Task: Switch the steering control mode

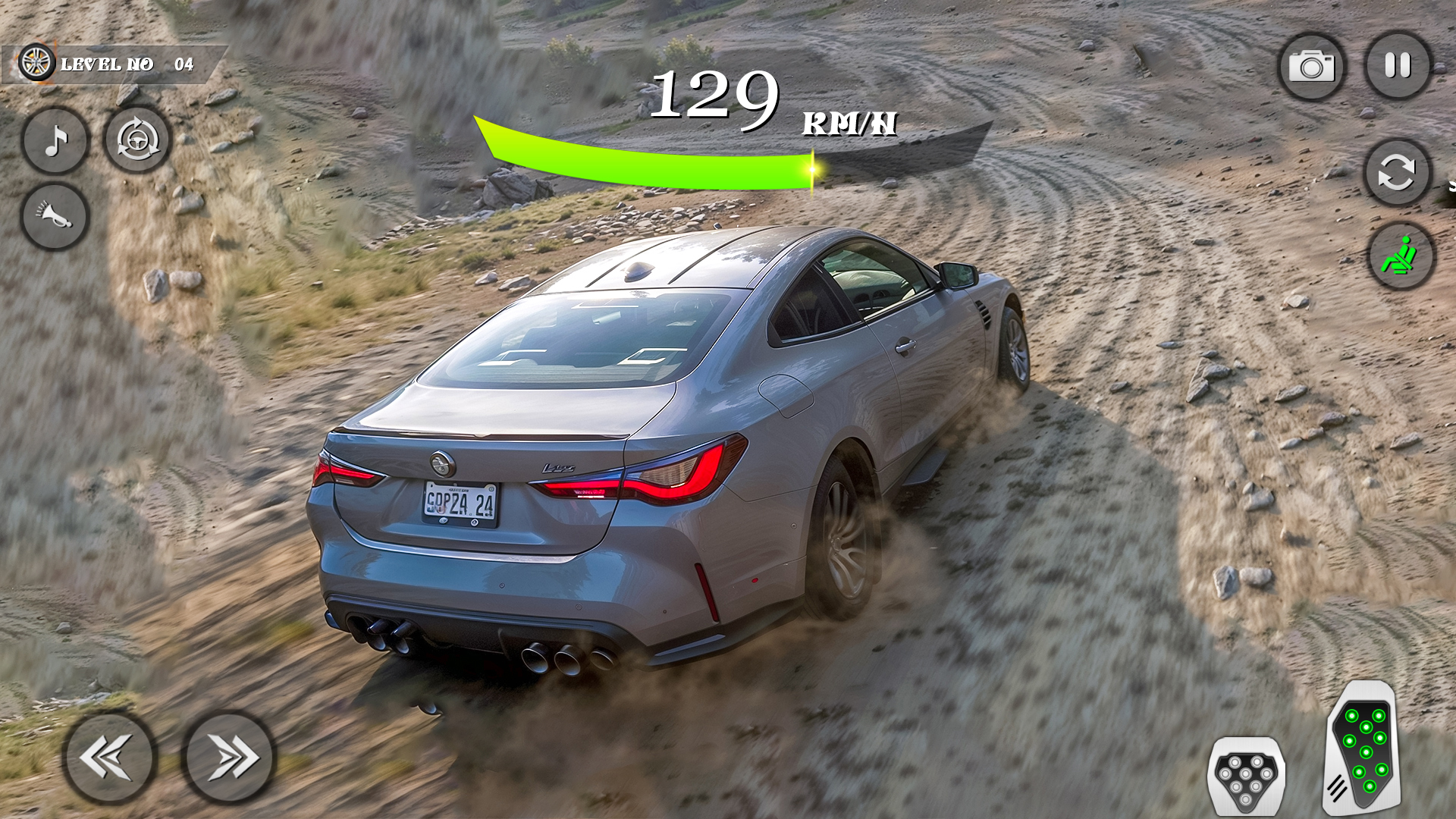Action: pyautogui.click(x=138, y=140)
